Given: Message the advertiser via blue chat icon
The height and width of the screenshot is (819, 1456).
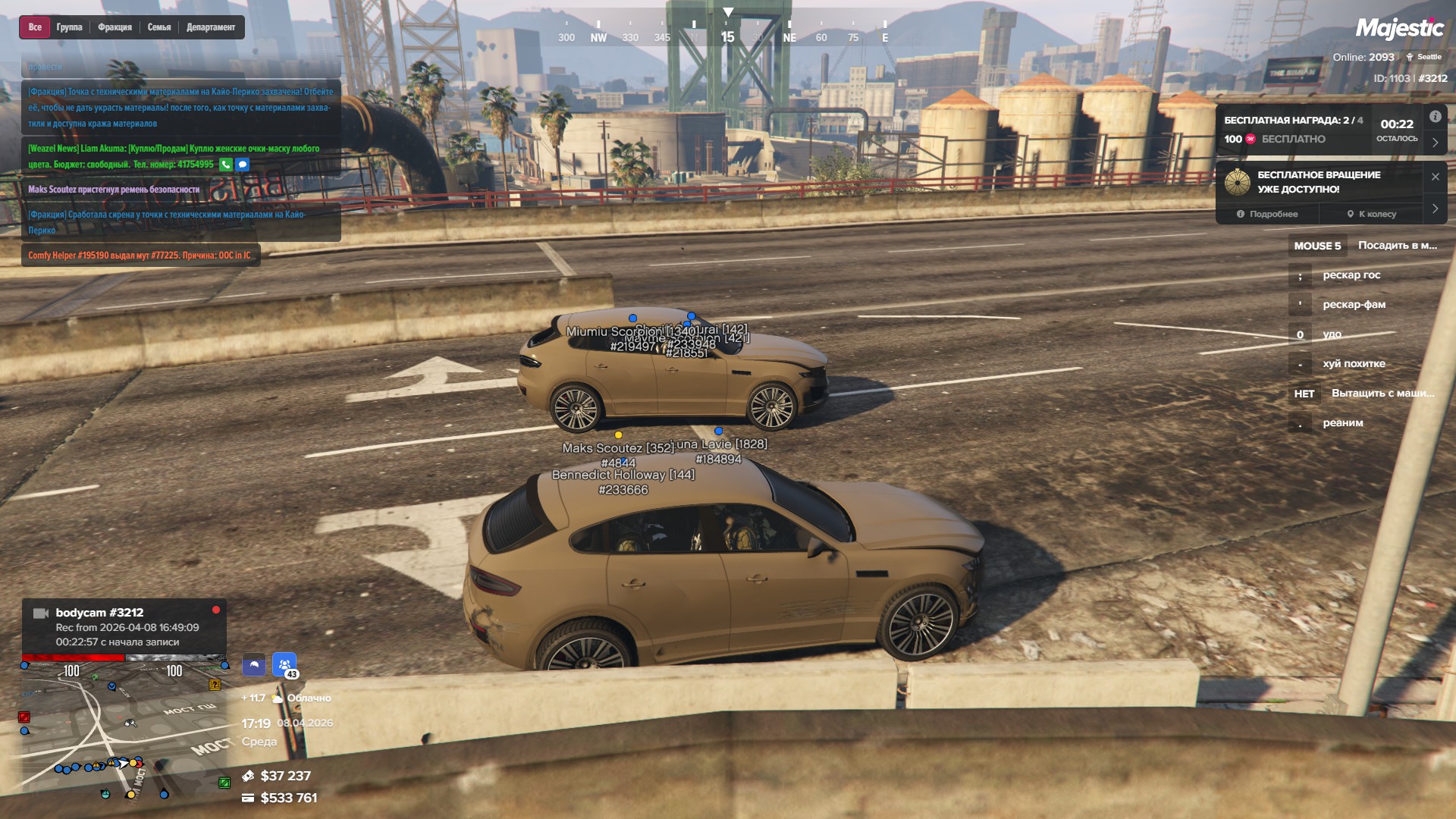Looking at the screenshot, I should tap(243, 165).
